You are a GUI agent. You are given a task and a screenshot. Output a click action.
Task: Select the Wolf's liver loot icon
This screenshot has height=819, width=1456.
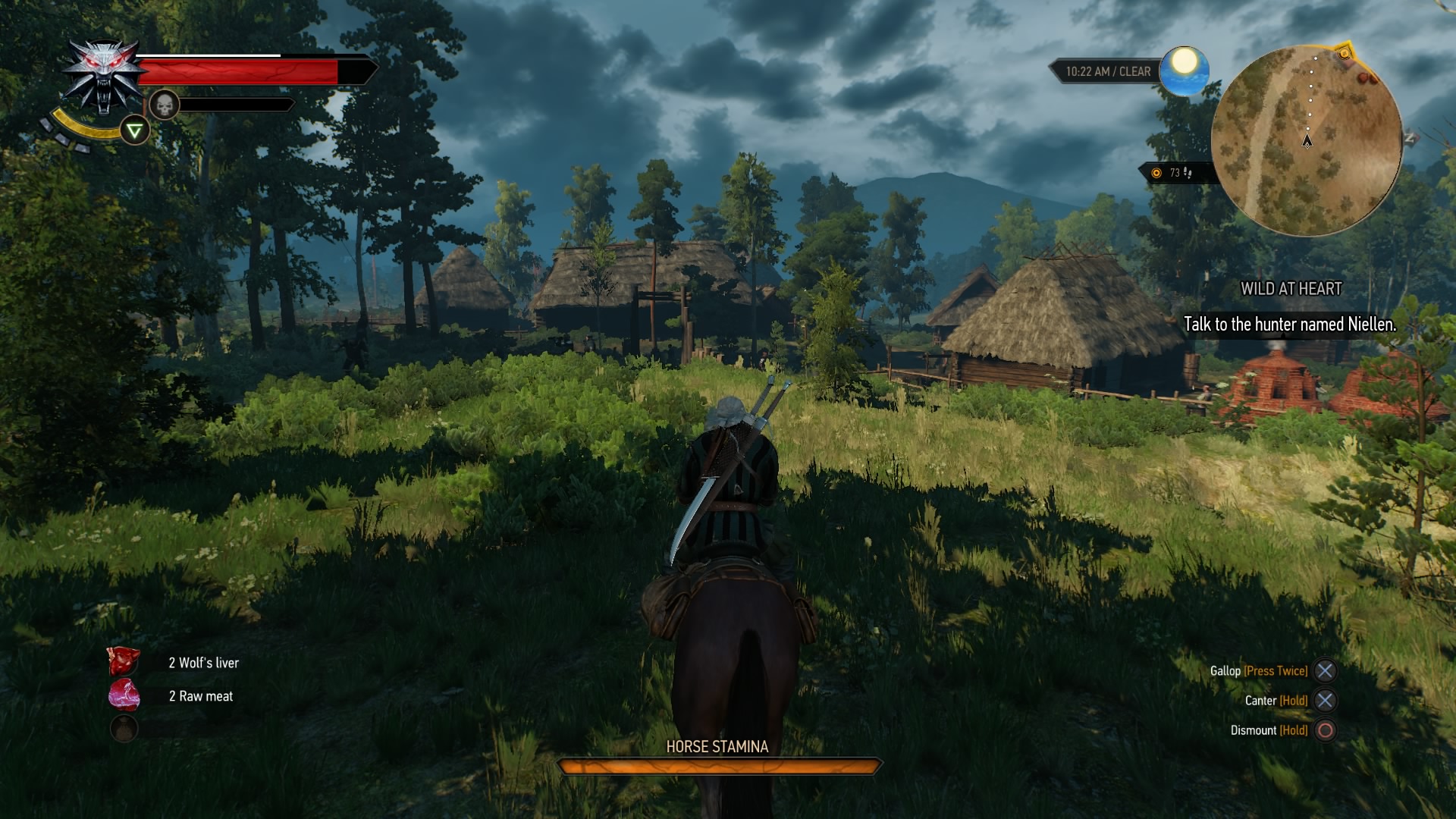tap(124, 662)
